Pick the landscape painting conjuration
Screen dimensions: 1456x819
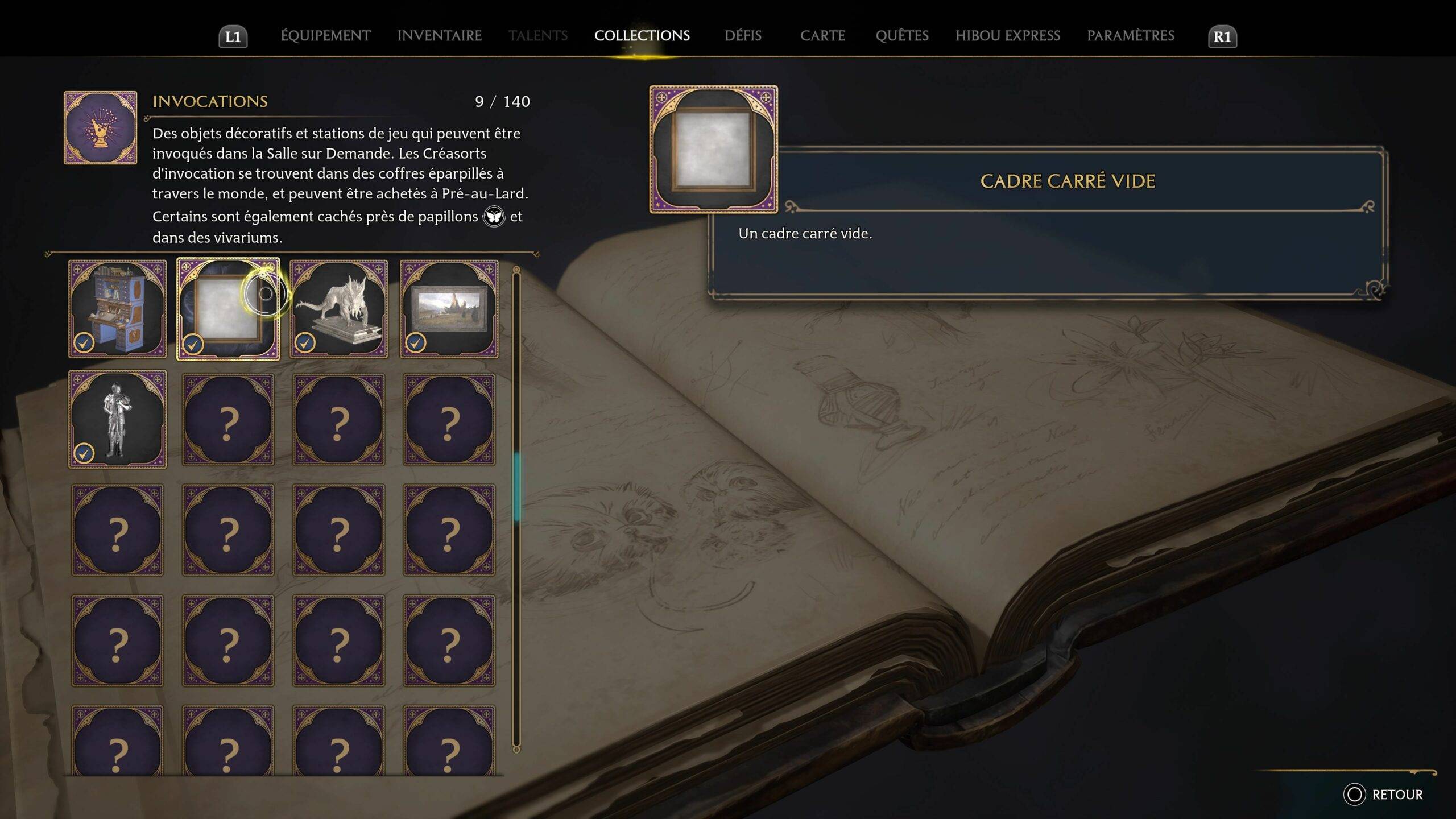point(449,309)
